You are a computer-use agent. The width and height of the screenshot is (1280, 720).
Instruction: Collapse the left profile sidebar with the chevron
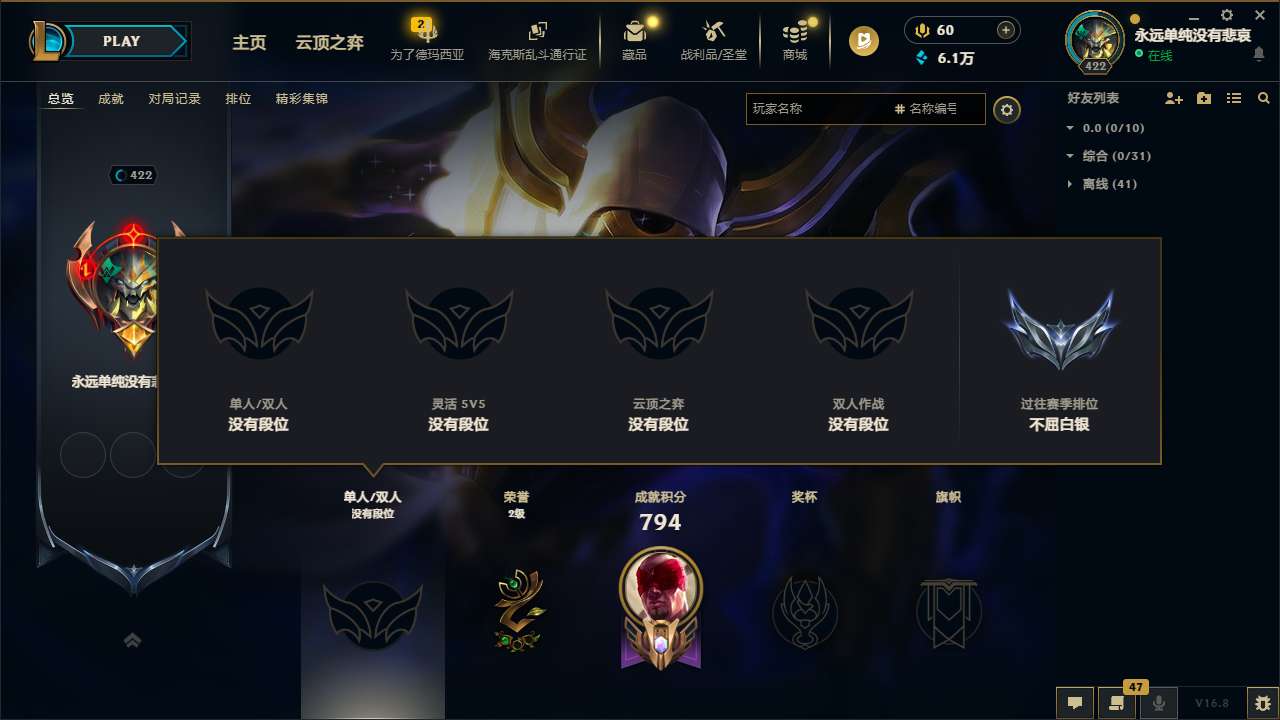coord(133,640)
